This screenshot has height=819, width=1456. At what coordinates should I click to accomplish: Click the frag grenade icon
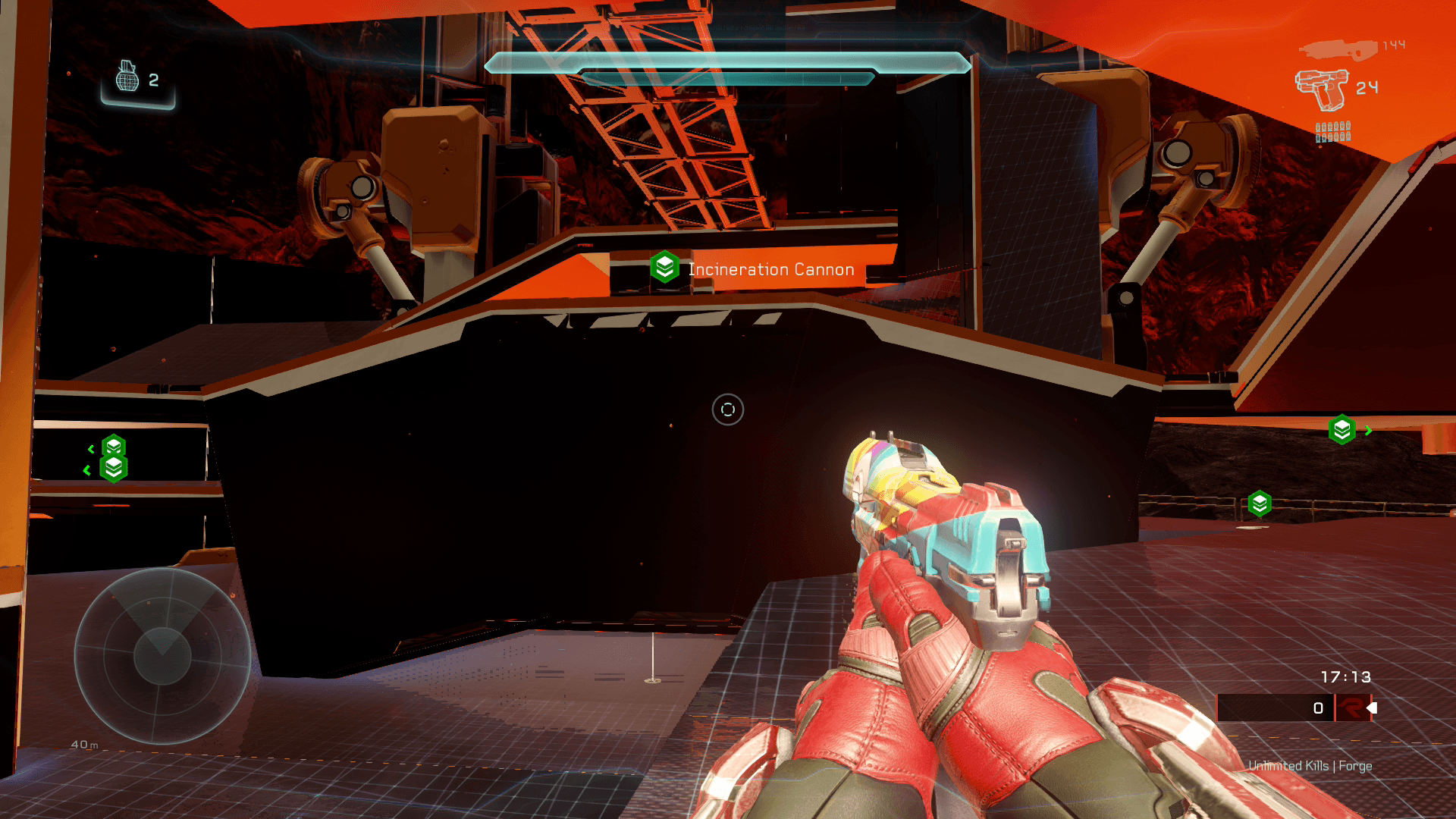coord(127,77)
